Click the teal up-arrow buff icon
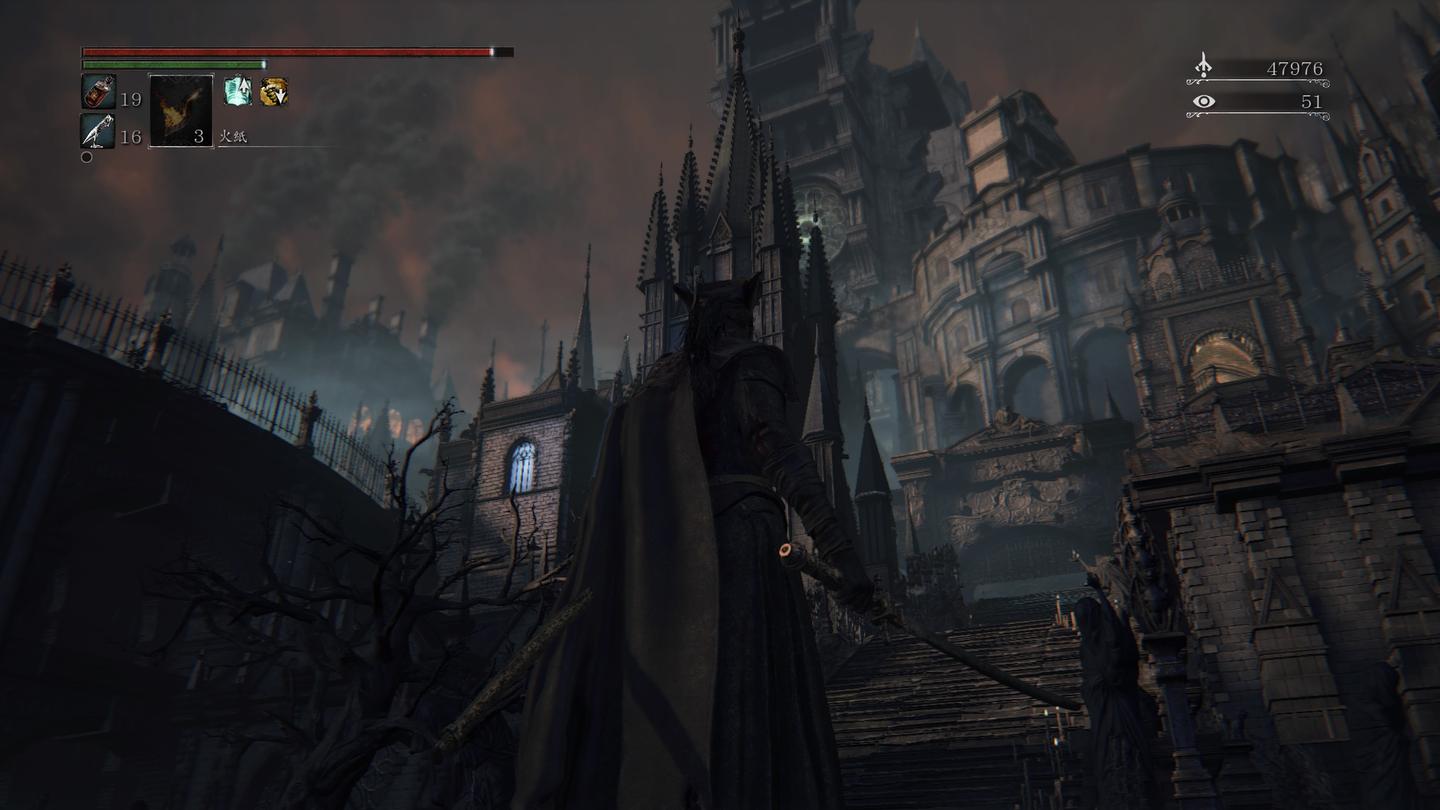 pyautogui.click(x=238, y=91)
